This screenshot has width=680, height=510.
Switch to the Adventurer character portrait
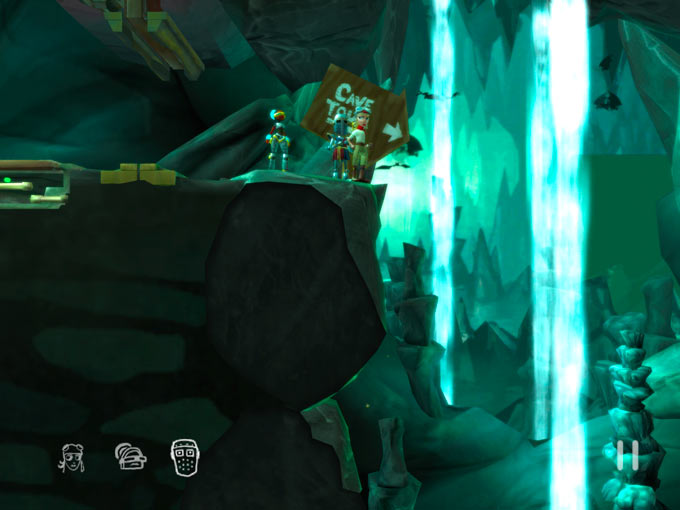point(72,457)
